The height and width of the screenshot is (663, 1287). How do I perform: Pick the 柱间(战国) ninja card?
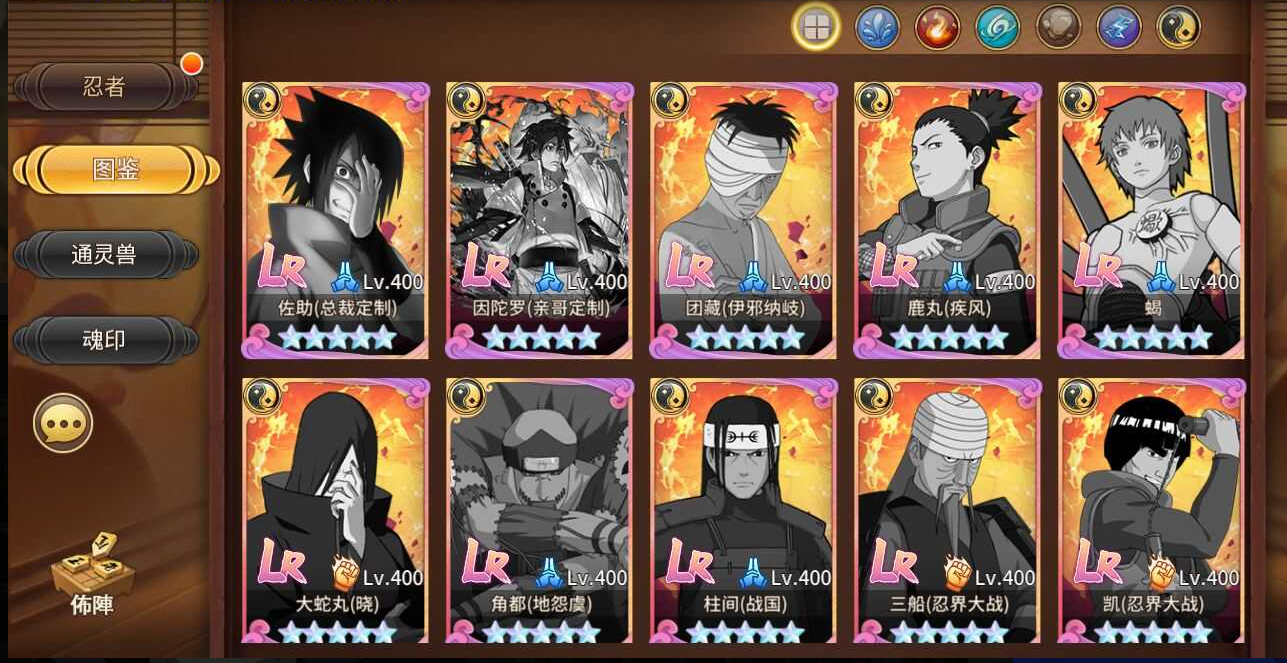[744, 510]
